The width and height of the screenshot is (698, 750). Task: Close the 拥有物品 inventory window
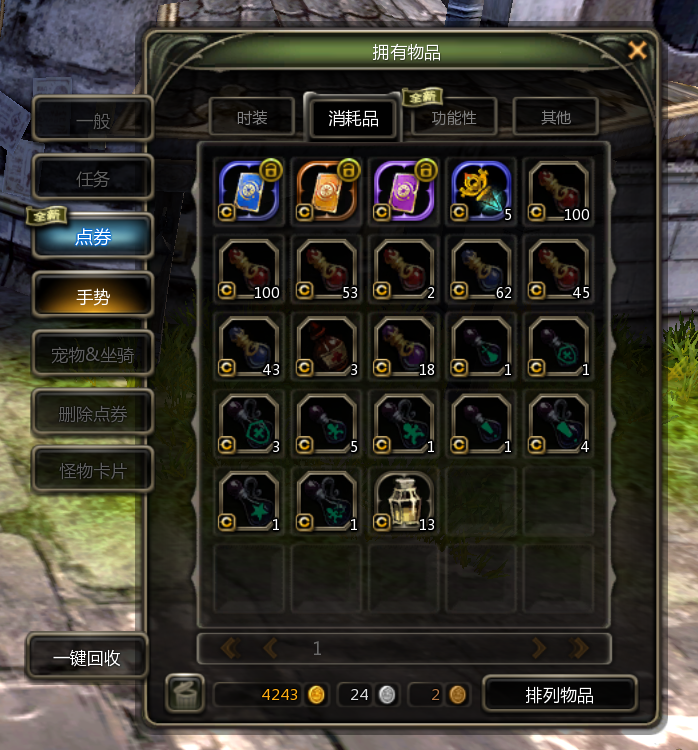click(x=636, y=51)
